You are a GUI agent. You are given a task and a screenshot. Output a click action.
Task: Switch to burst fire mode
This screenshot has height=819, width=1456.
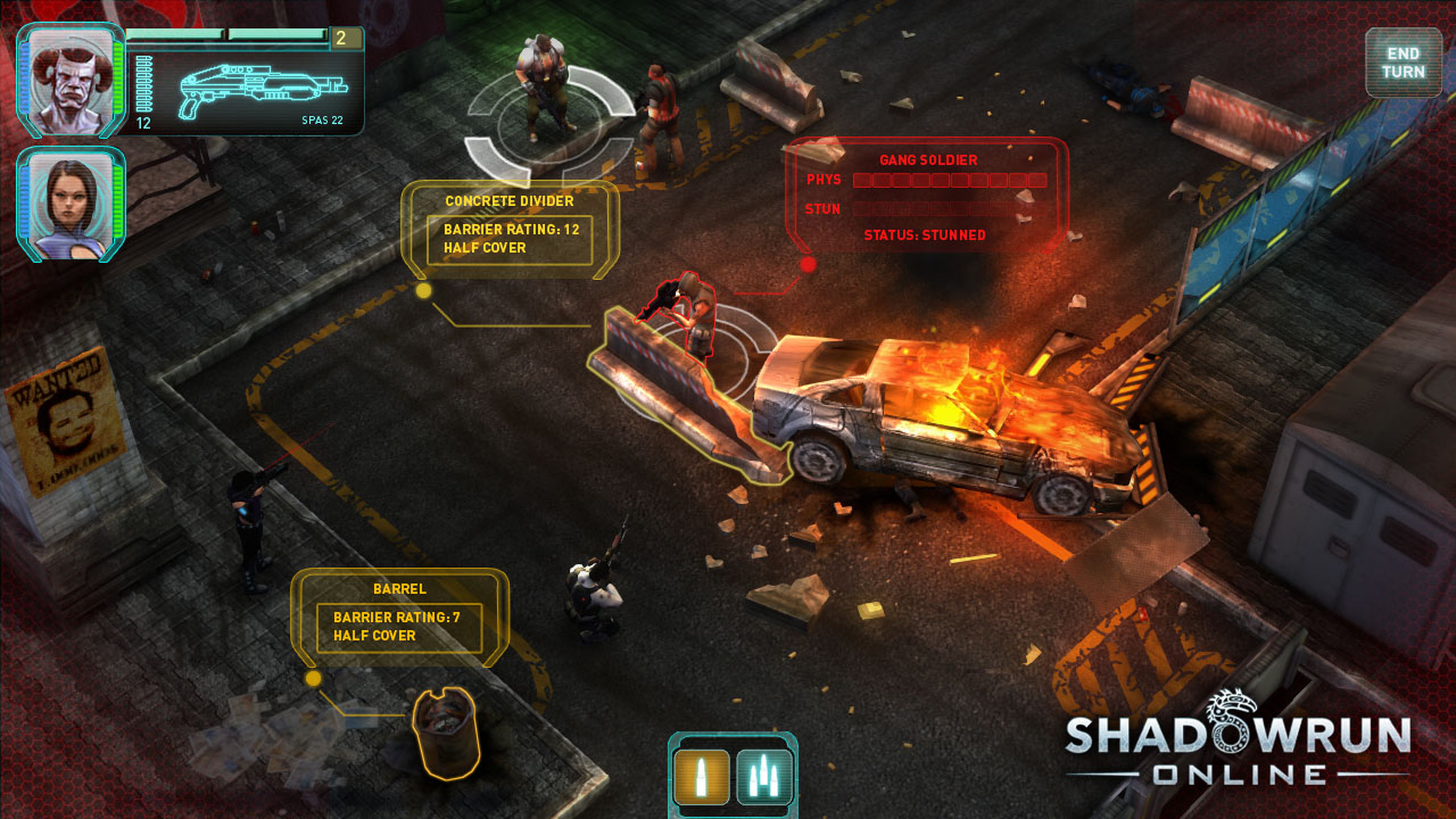(763, 777)
